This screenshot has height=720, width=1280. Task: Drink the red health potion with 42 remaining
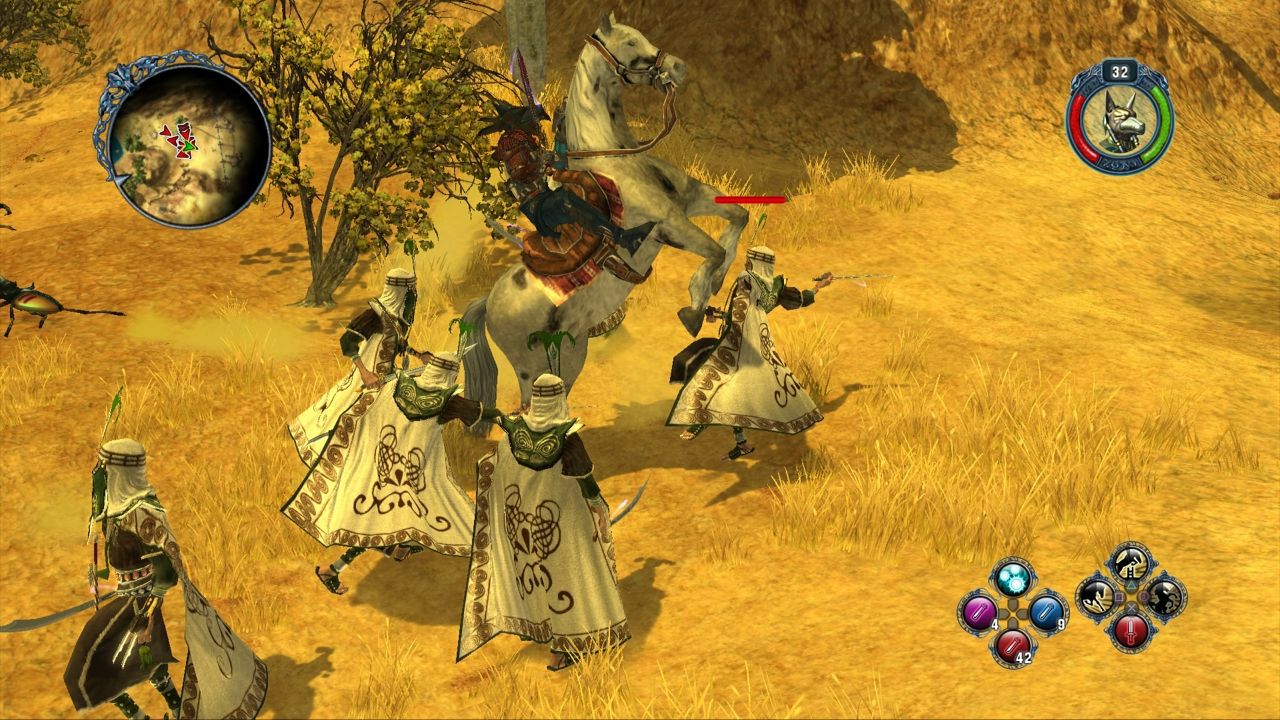click(1012, 647)
